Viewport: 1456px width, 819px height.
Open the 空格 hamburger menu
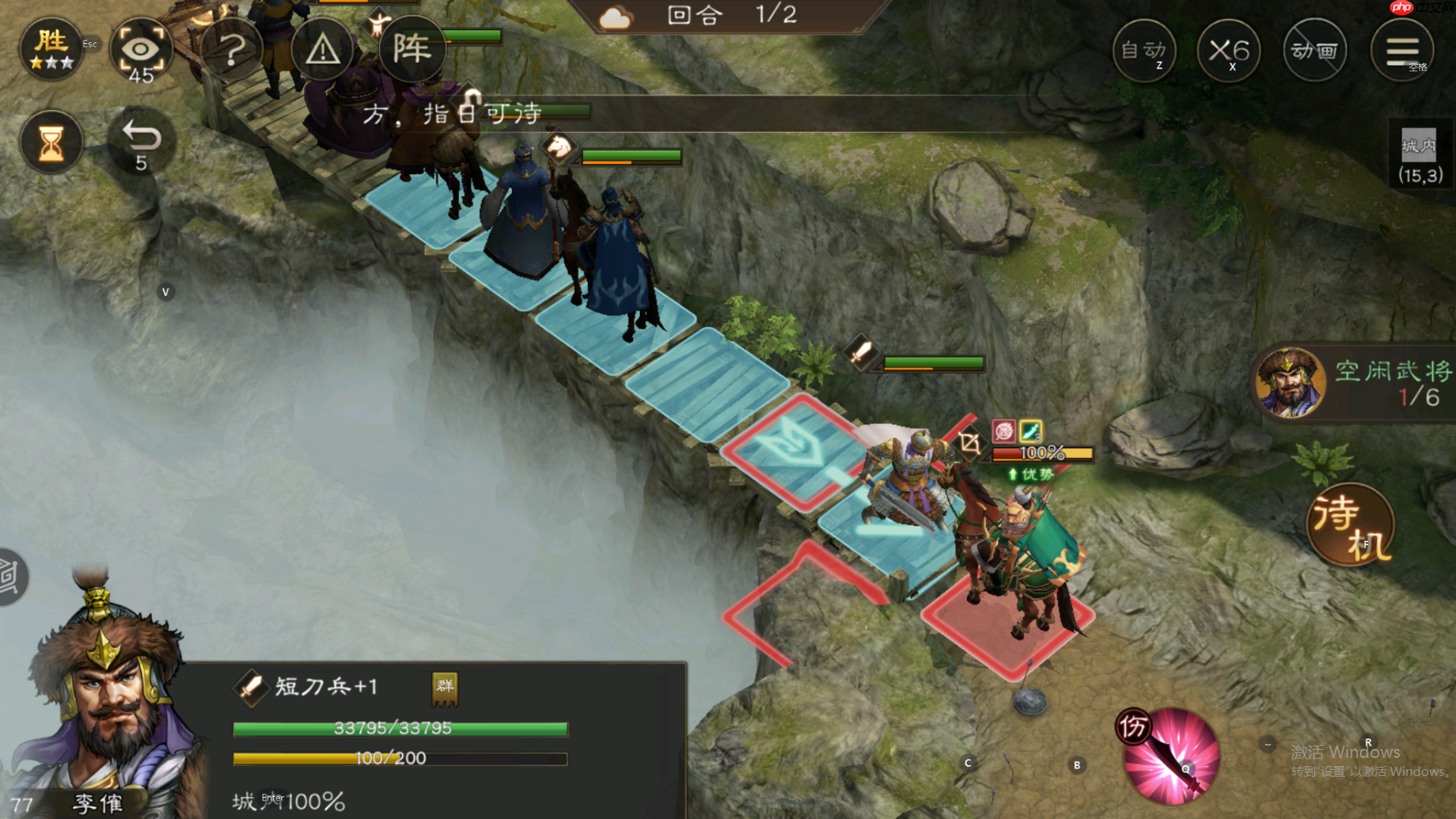(x=1404, y=49)
